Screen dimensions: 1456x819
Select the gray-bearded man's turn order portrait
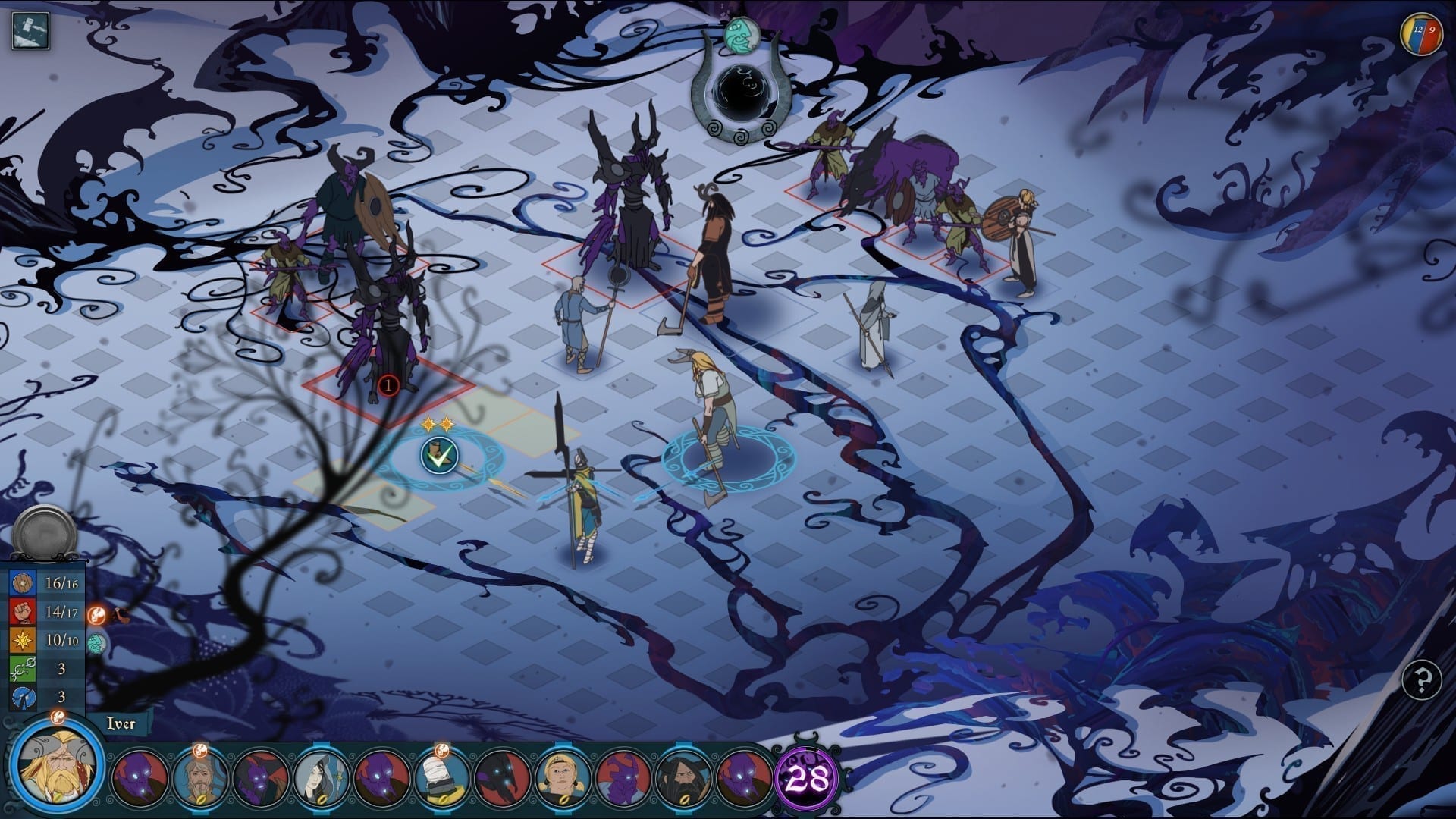click(x=200, y=777)
